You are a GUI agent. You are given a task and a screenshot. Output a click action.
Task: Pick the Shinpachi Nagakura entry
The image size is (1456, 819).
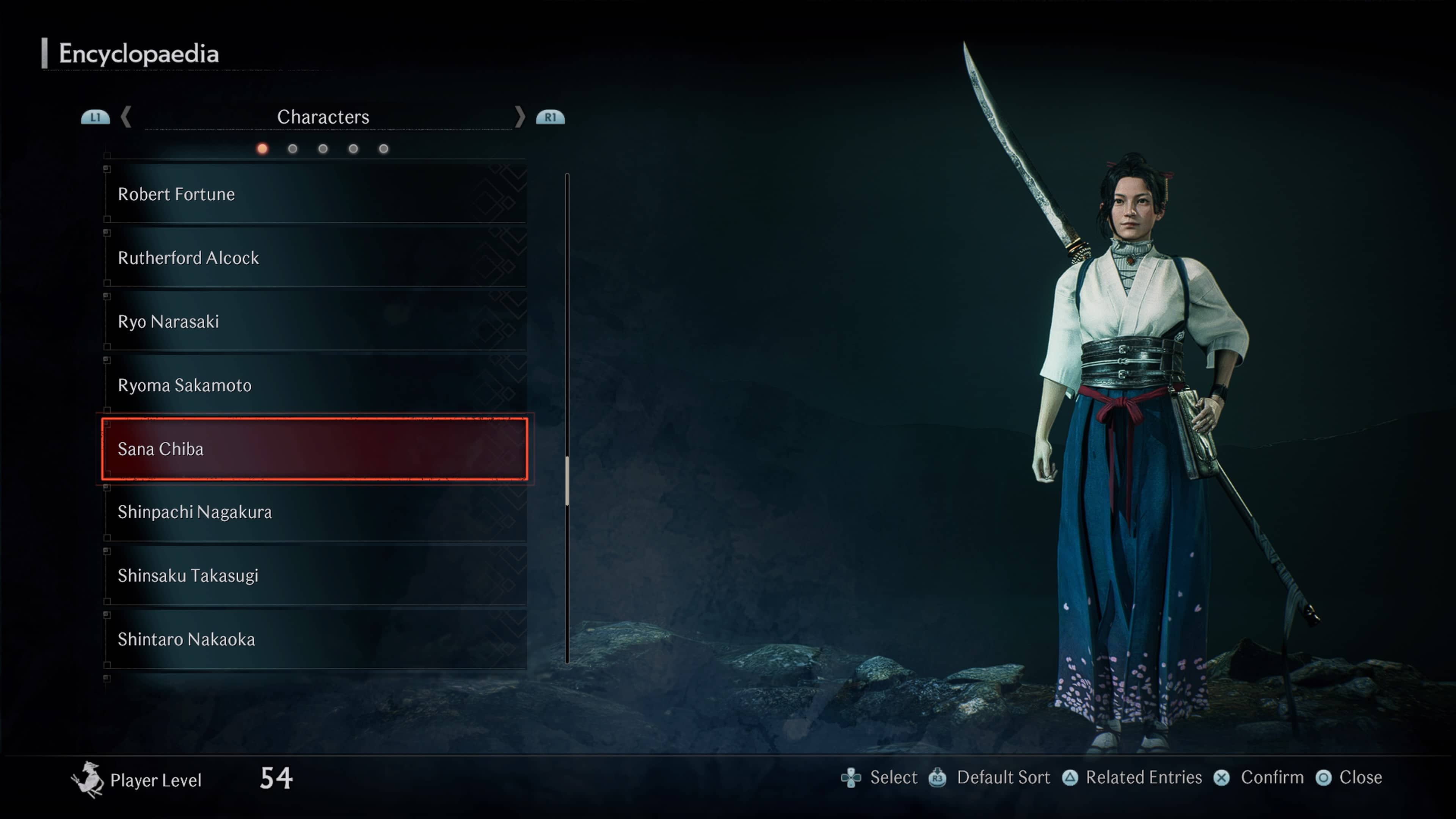[x=315, y=512]
